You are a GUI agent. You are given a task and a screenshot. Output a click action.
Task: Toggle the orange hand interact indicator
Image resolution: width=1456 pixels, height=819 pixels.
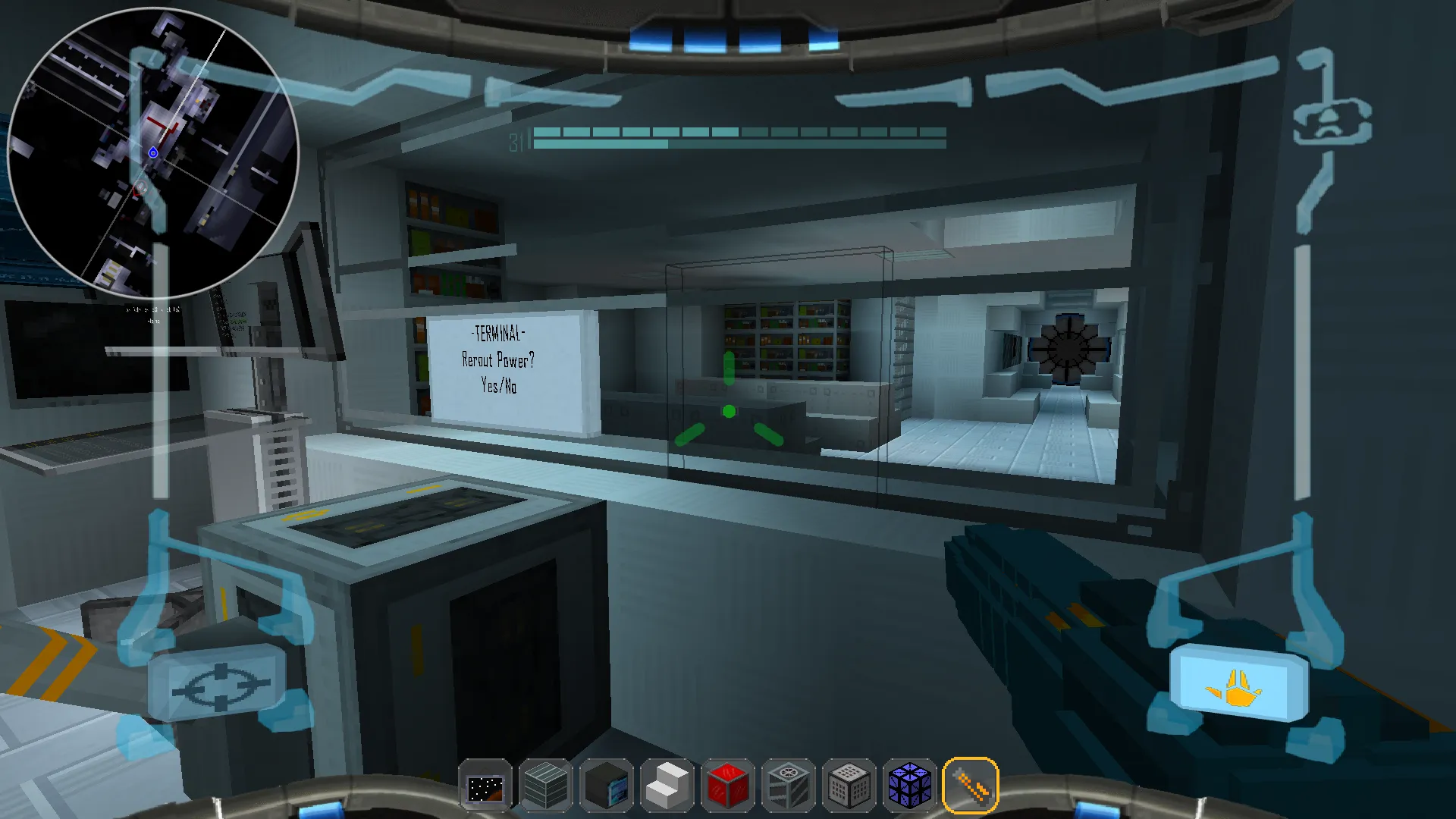(1239, 686)
